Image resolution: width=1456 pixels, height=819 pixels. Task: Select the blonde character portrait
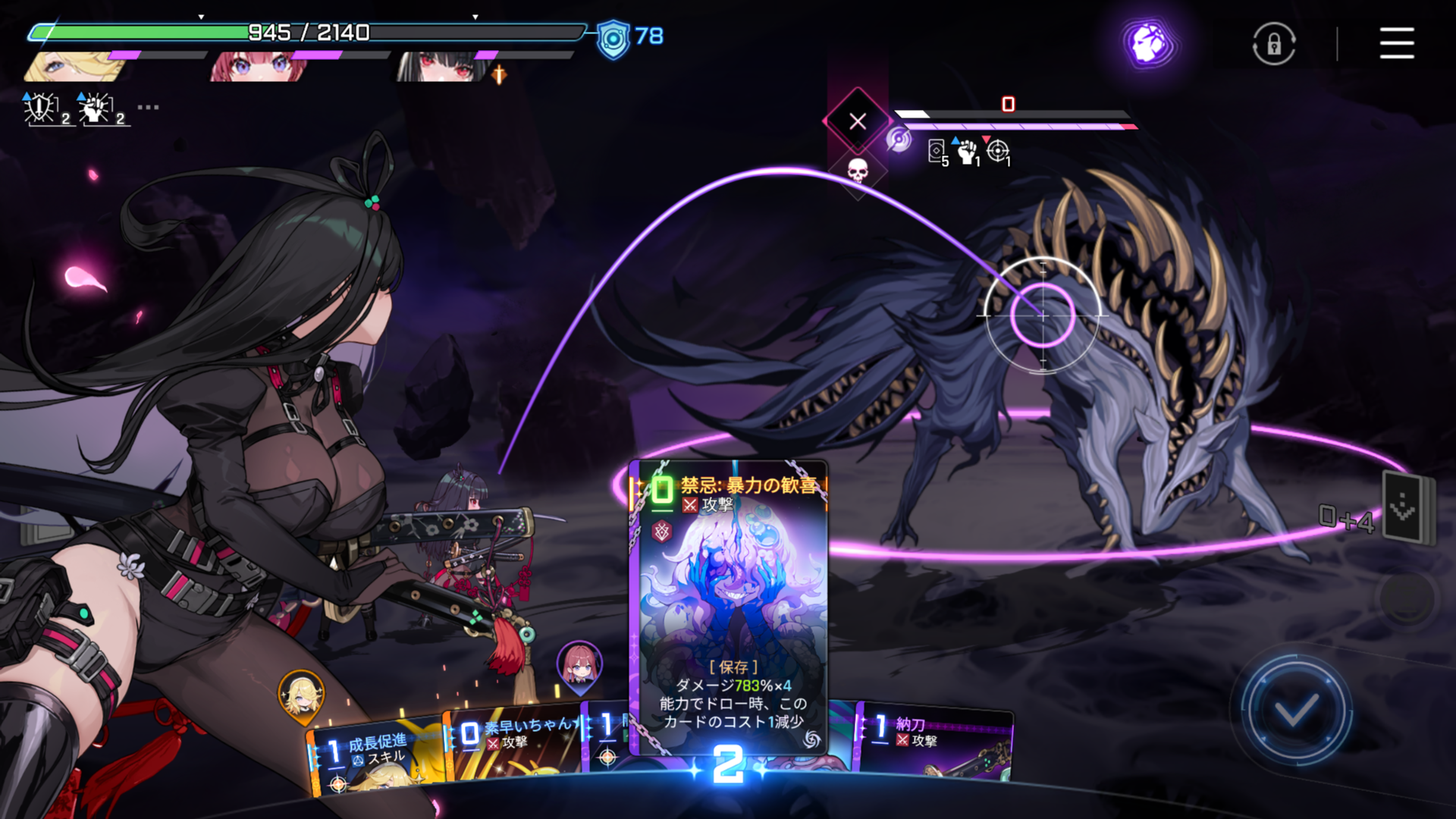pos(76,67)
